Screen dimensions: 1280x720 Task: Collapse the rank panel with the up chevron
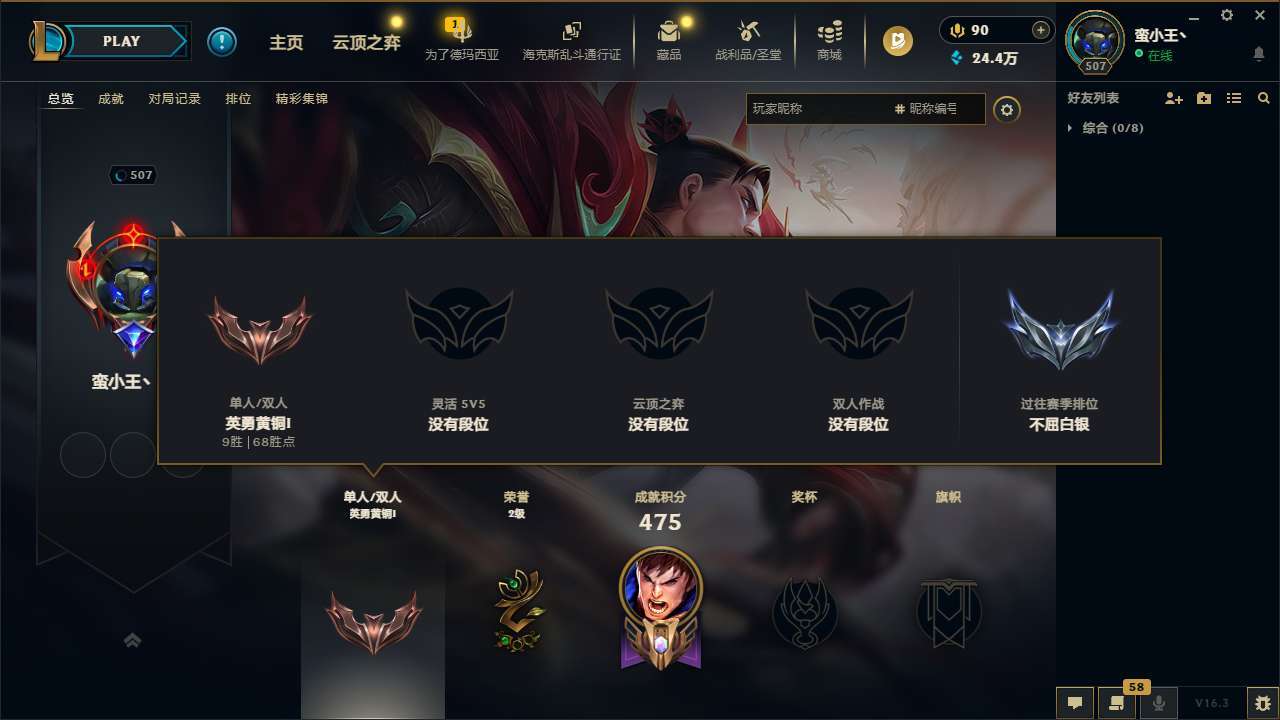tap(133, 639)
